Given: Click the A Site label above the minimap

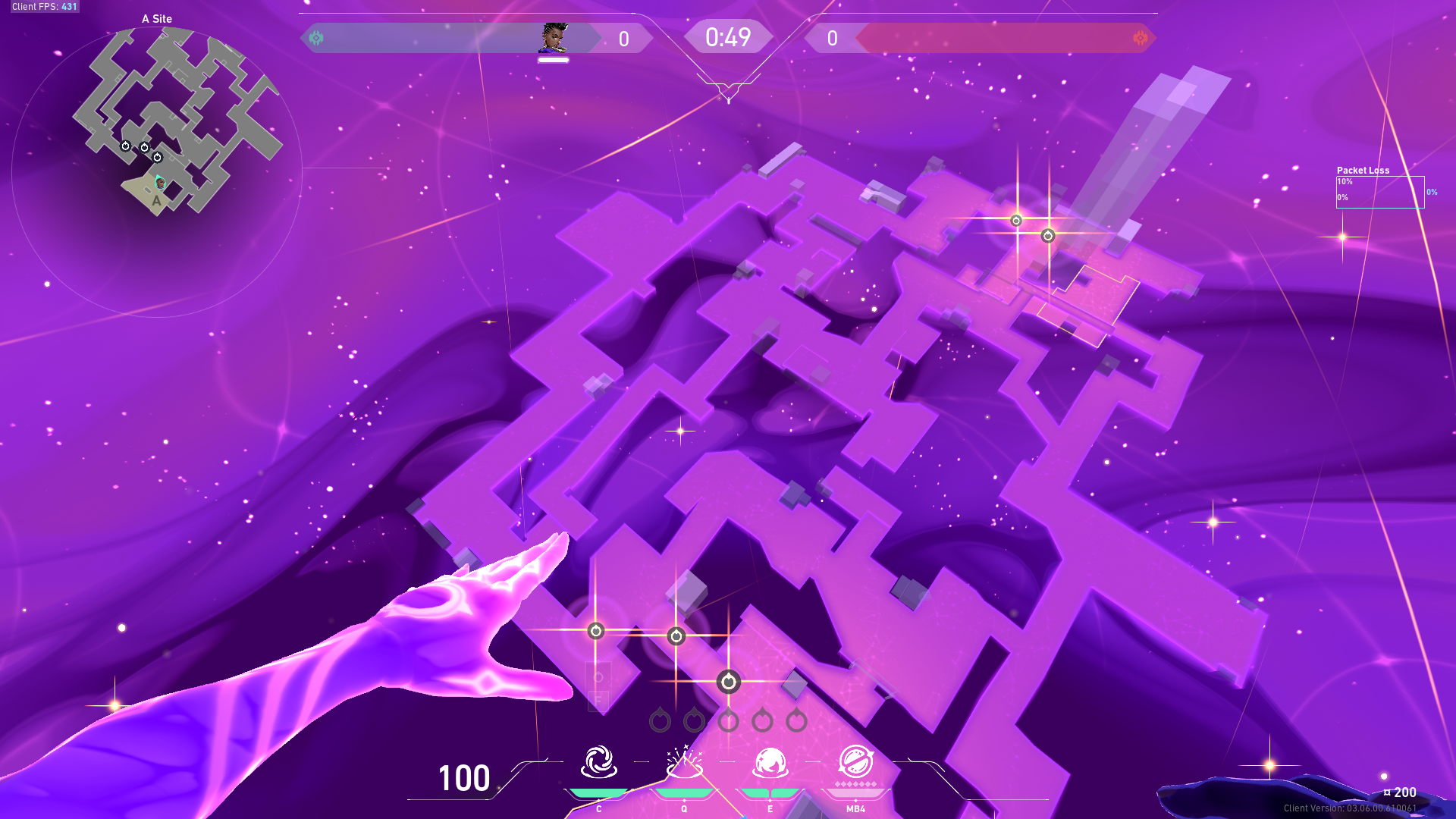Looking at the screenshot, I should pos(156,18).
